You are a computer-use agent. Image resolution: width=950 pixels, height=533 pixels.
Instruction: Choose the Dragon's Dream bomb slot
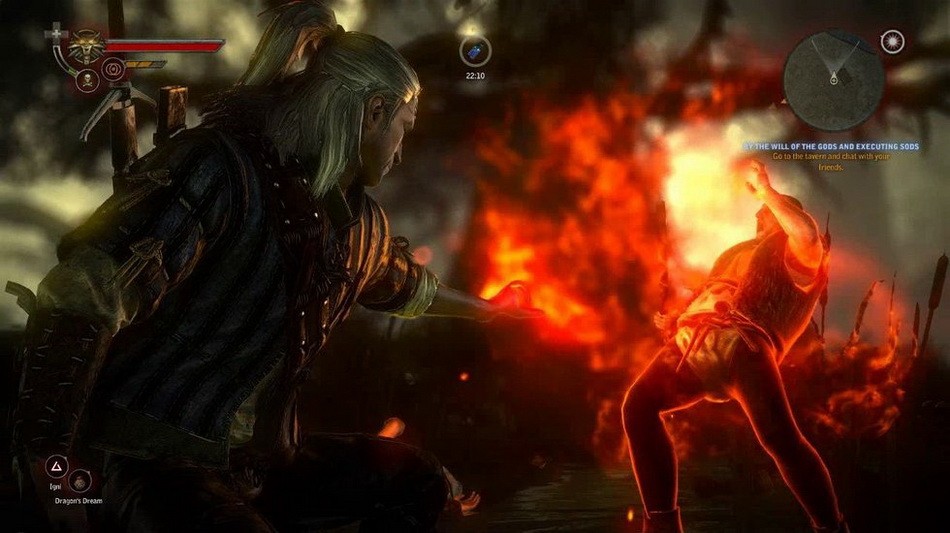click(81, 482)
